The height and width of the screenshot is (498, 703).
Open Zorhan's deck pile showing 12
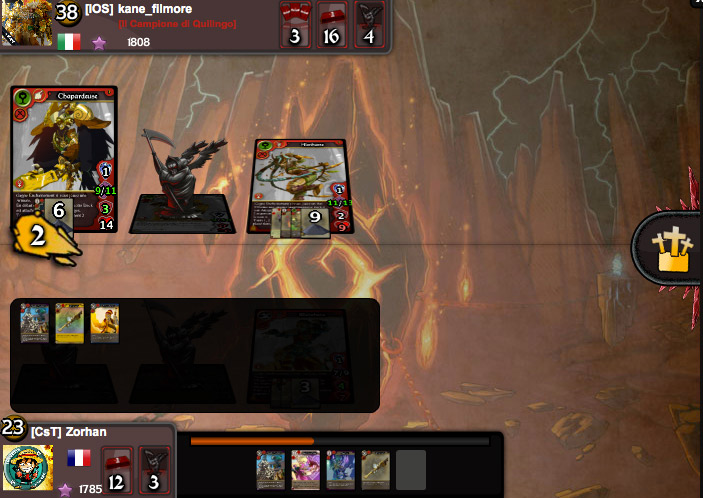point(117,470)
